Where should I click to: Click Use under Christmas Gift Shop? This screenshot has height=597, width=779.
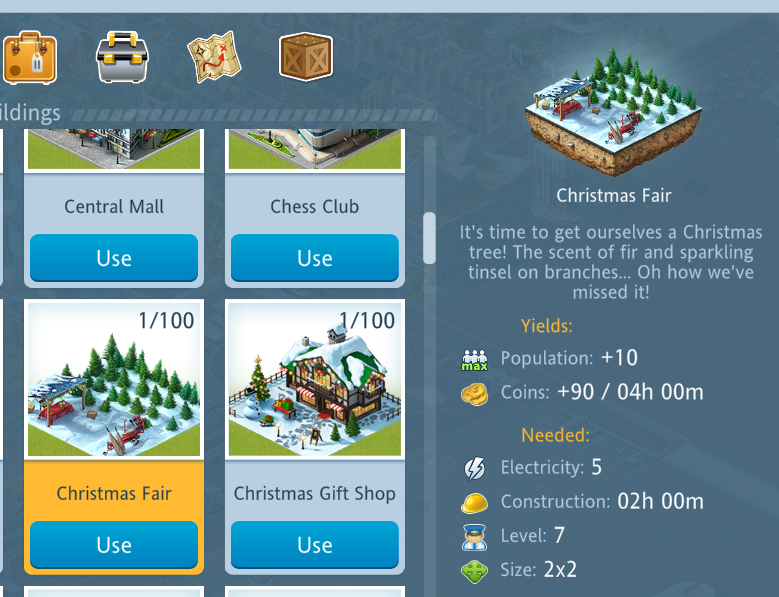pyautogui.click(x=314, y=545)
